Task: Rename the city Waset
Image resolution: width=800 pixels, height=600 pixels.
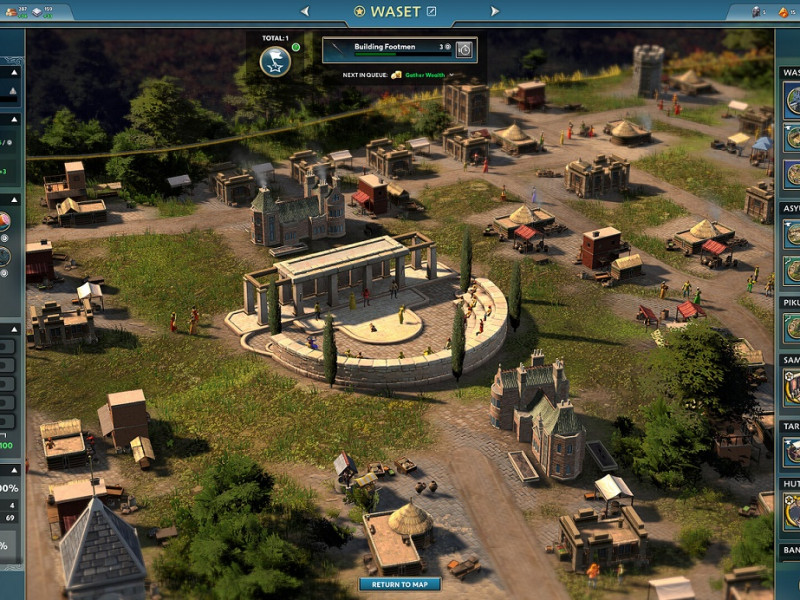Action: point(432,11)
